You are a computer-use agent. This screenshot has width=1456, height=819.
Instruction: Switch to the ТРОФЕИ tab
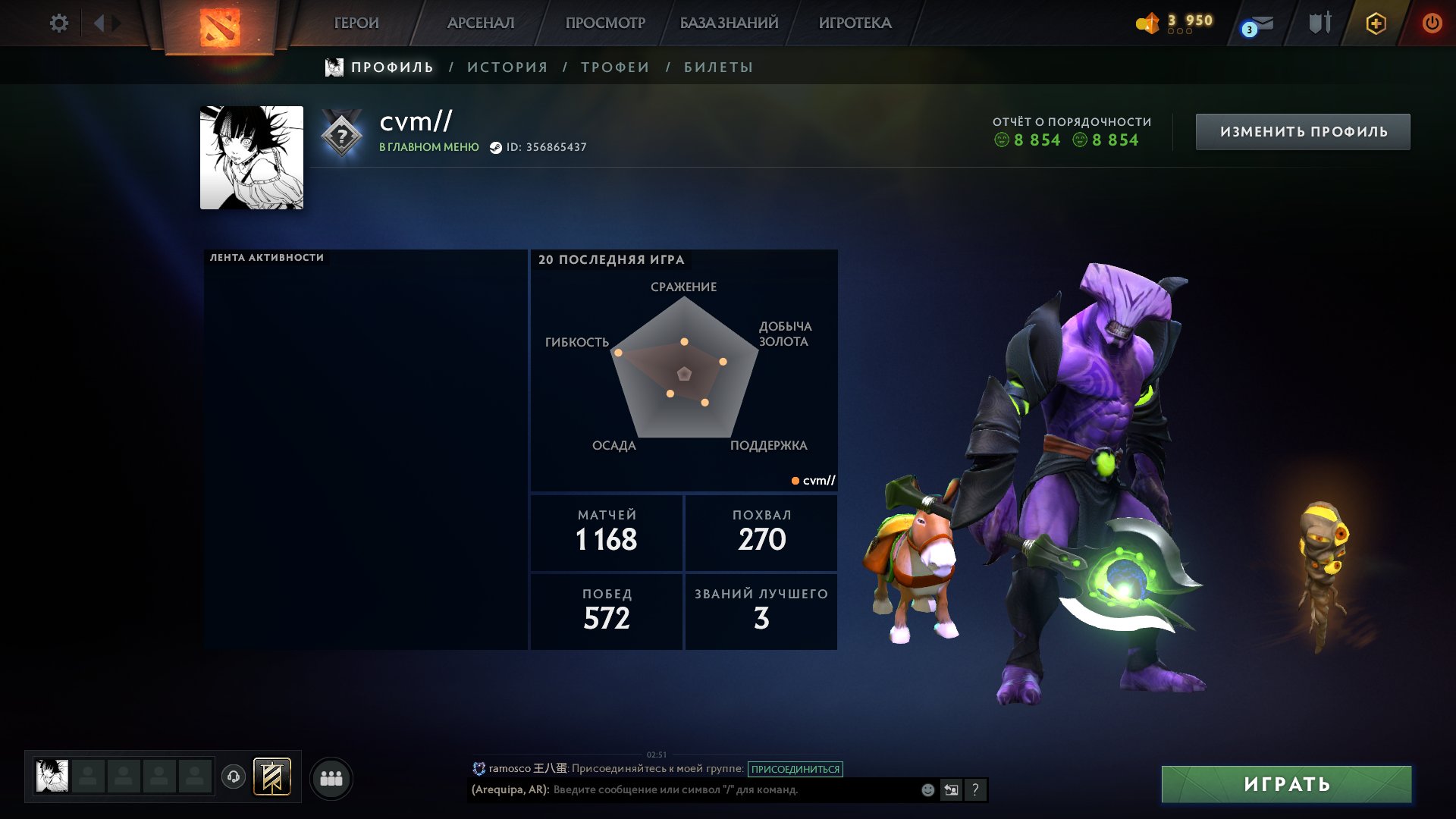[613, 67]
